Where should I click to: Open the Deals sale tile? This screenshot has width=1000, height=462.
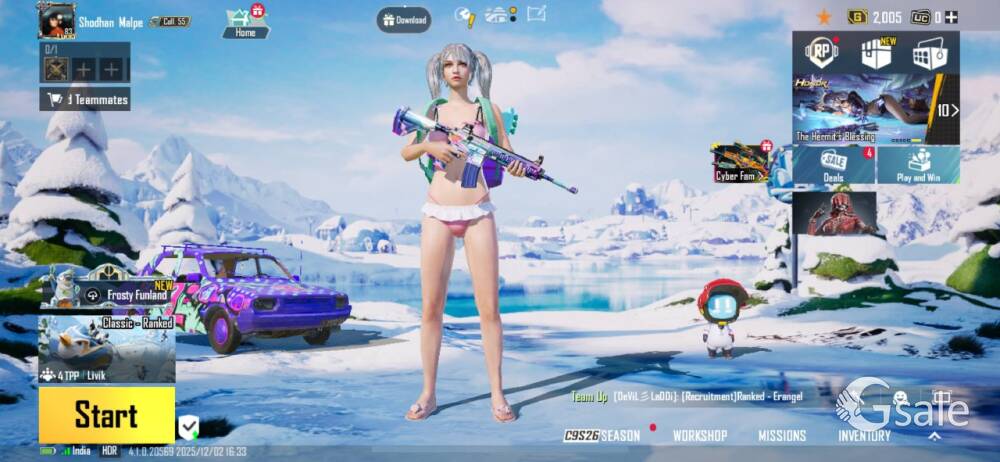click(834, 165)
